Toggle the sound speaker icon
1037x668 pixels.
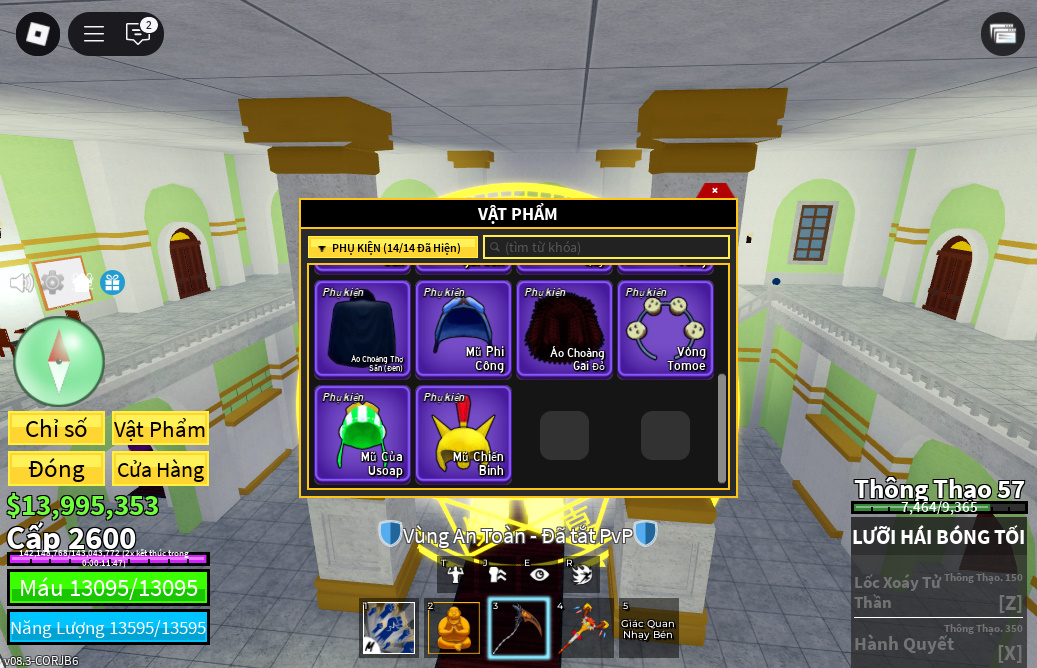coord(21,283)
